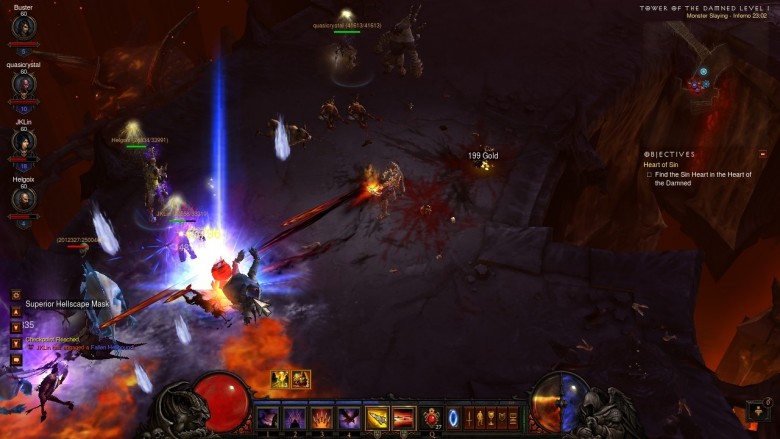Open the minimap in the corner

coord(700,80)
